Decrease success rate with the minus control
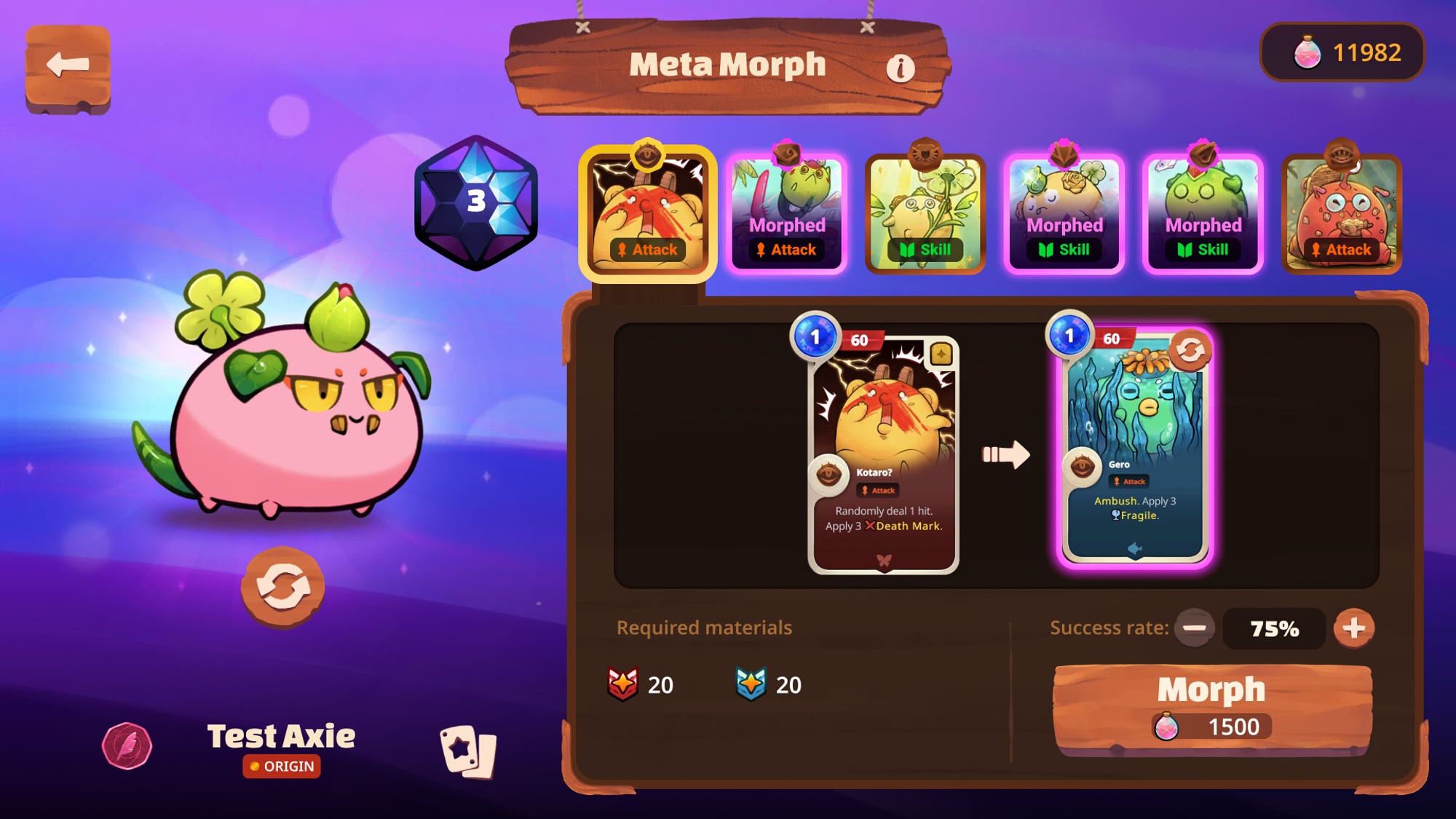 coord(1194,628)
